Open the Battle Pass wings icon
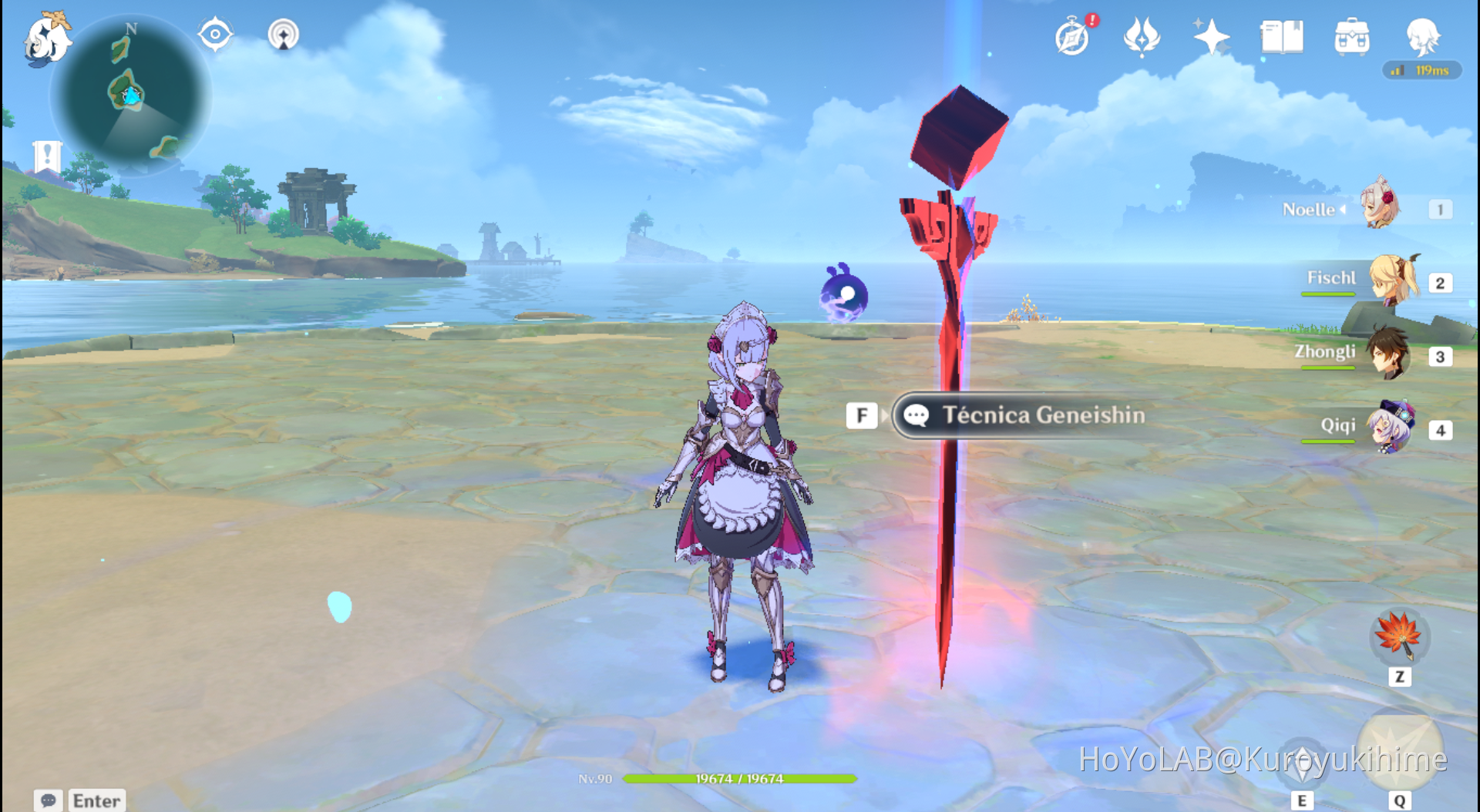Screen dimensions: 1480x812 pos(1141,35)
